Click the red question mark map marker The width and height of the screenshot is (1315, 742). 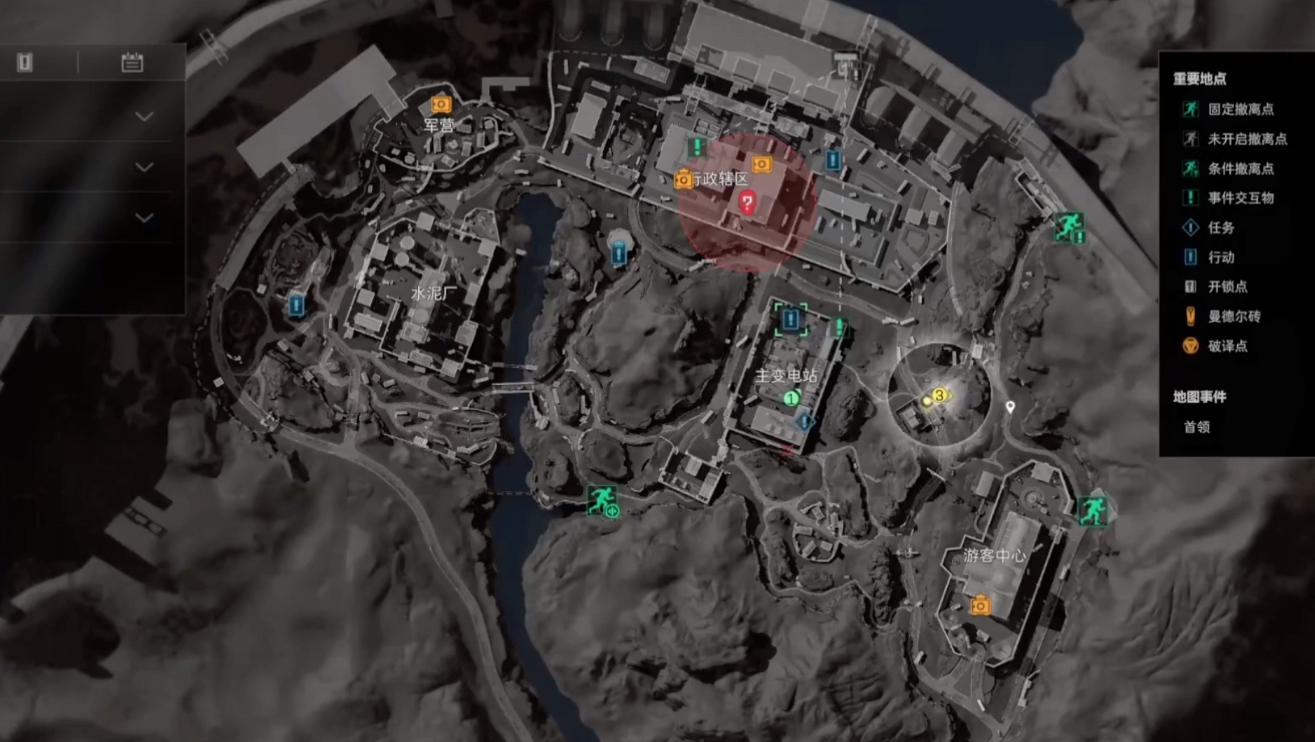coord(746,202)
